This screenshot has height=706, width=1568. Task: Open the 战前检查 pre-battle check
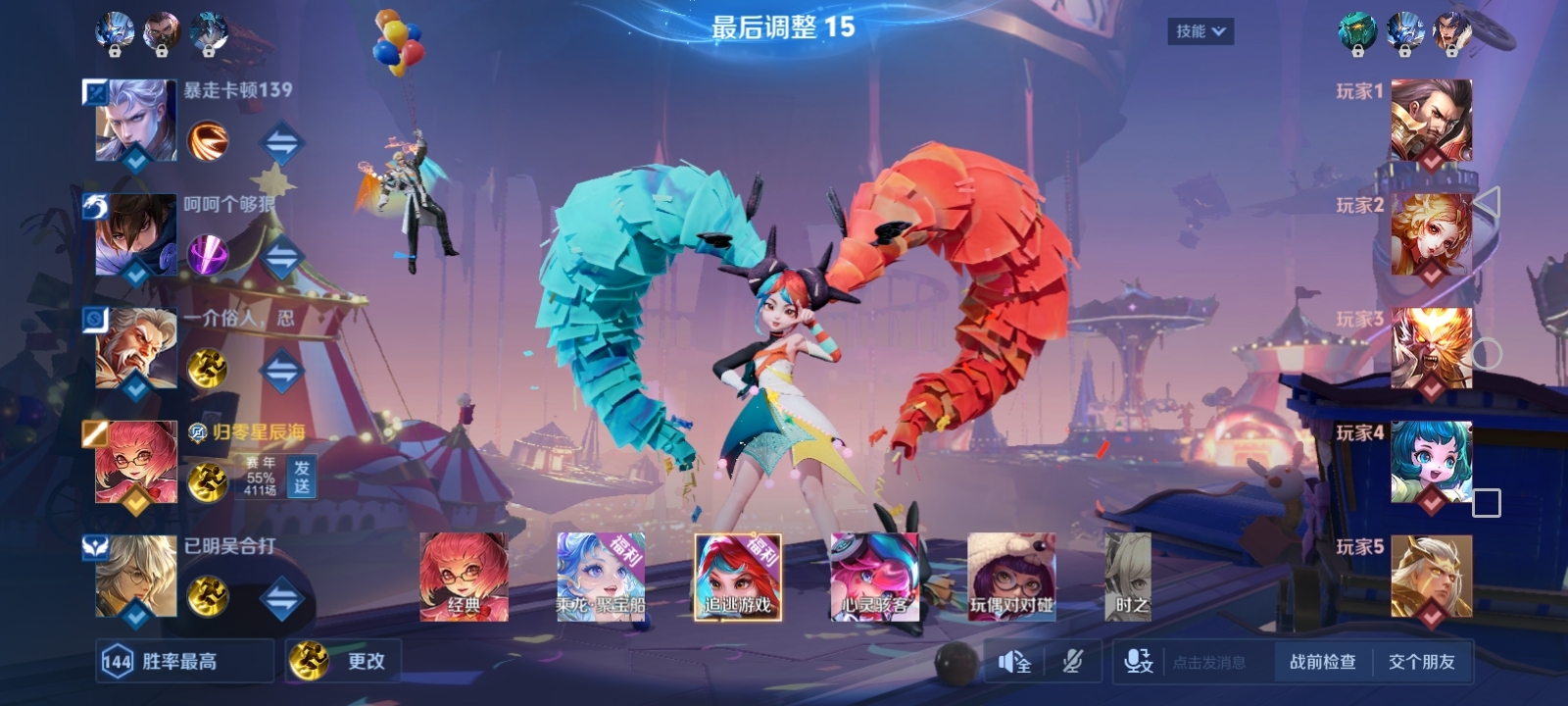click(x=1322, y=662)
